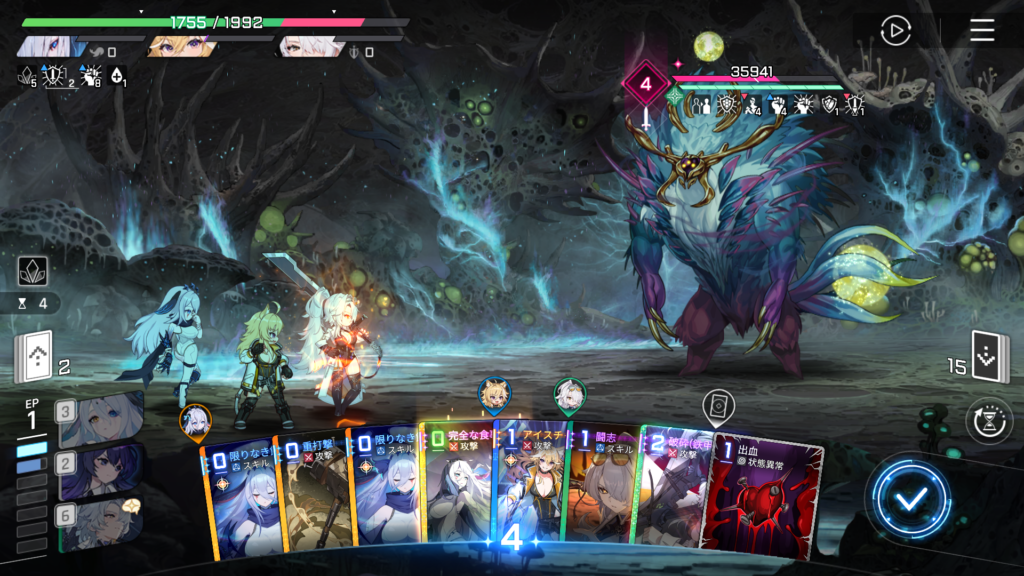1024x576 pixels.
Task: Open the hamburger menu
Action: [x=982, y=31]
